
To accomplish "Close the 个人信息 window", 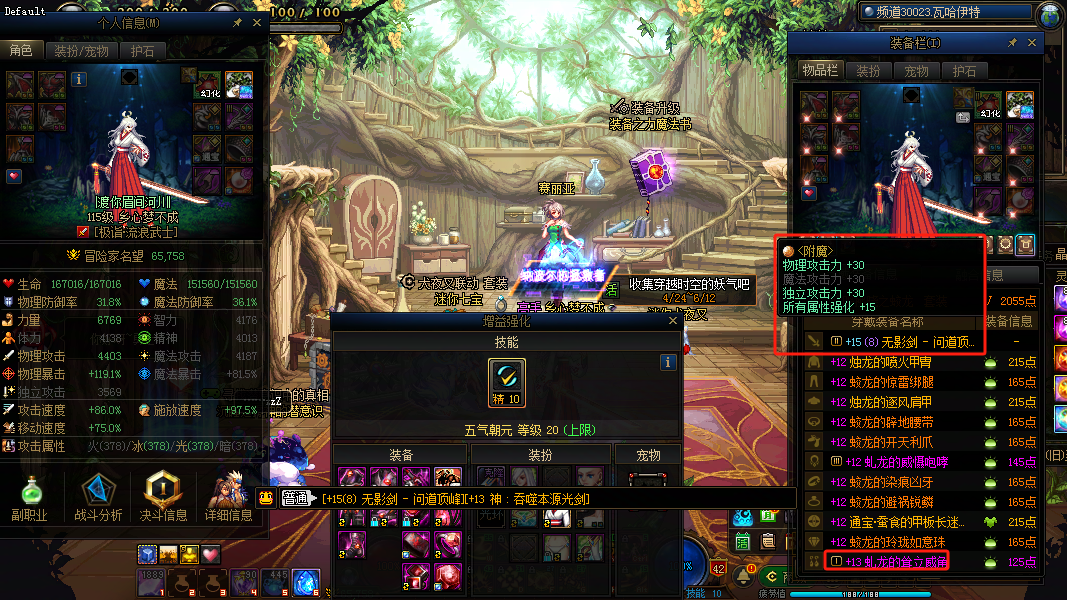I will tap(258, 22).
